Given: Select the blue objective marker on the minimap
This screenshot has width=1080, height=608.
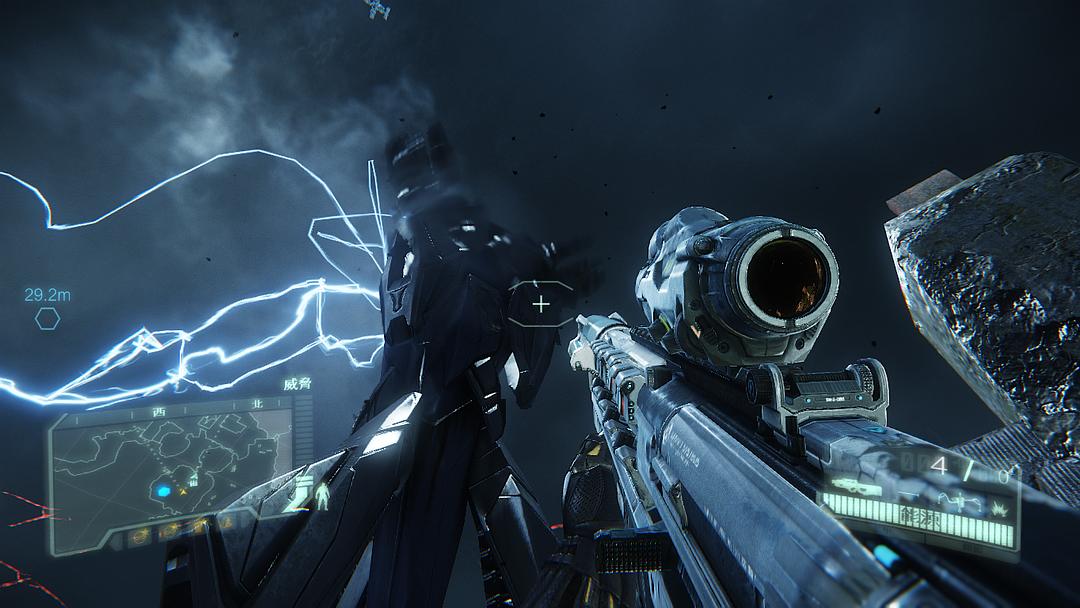Looking at the screenshot, I should 161,491.
